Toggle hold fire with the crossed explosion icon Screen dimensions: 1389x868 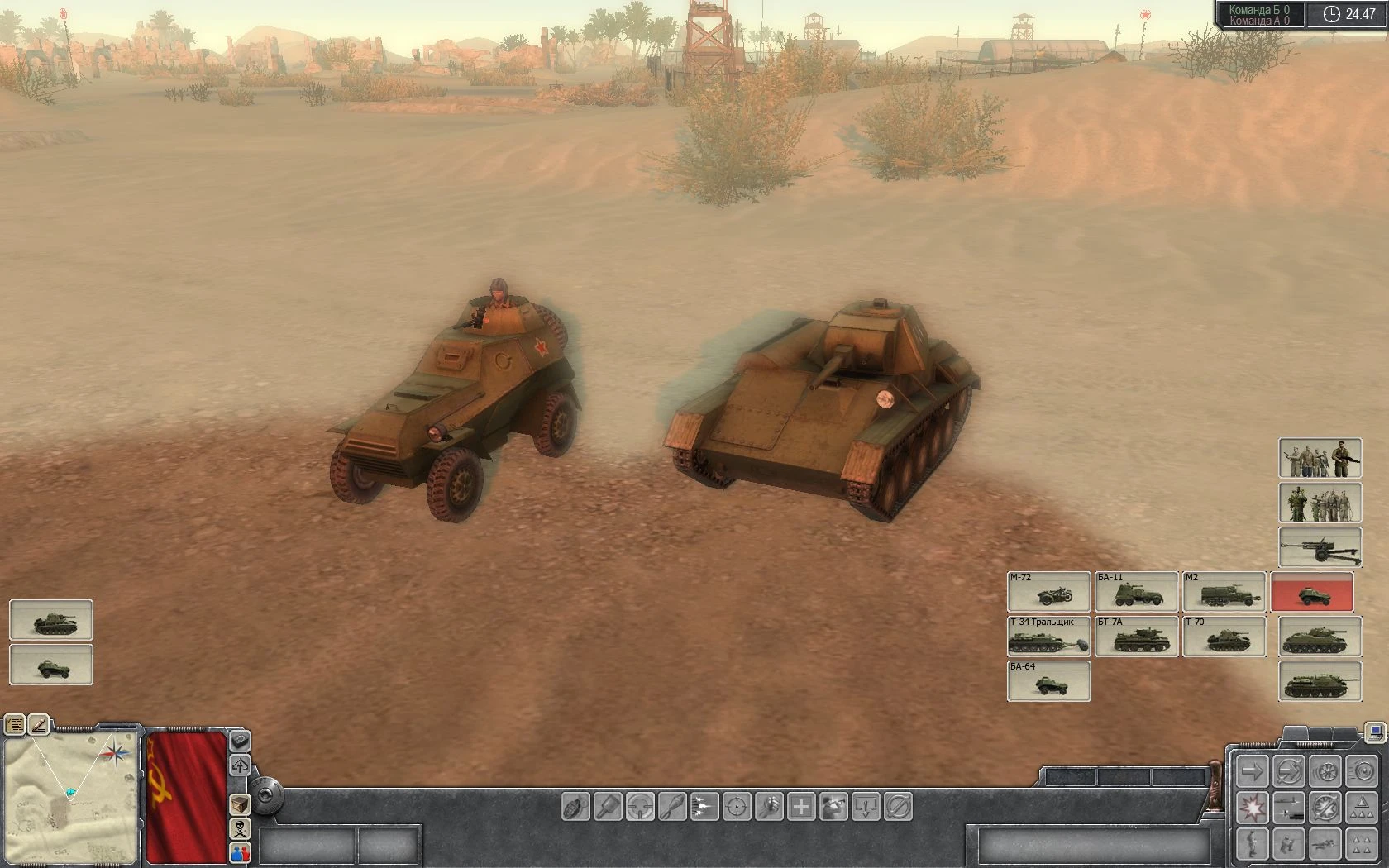click(1324, 808)
